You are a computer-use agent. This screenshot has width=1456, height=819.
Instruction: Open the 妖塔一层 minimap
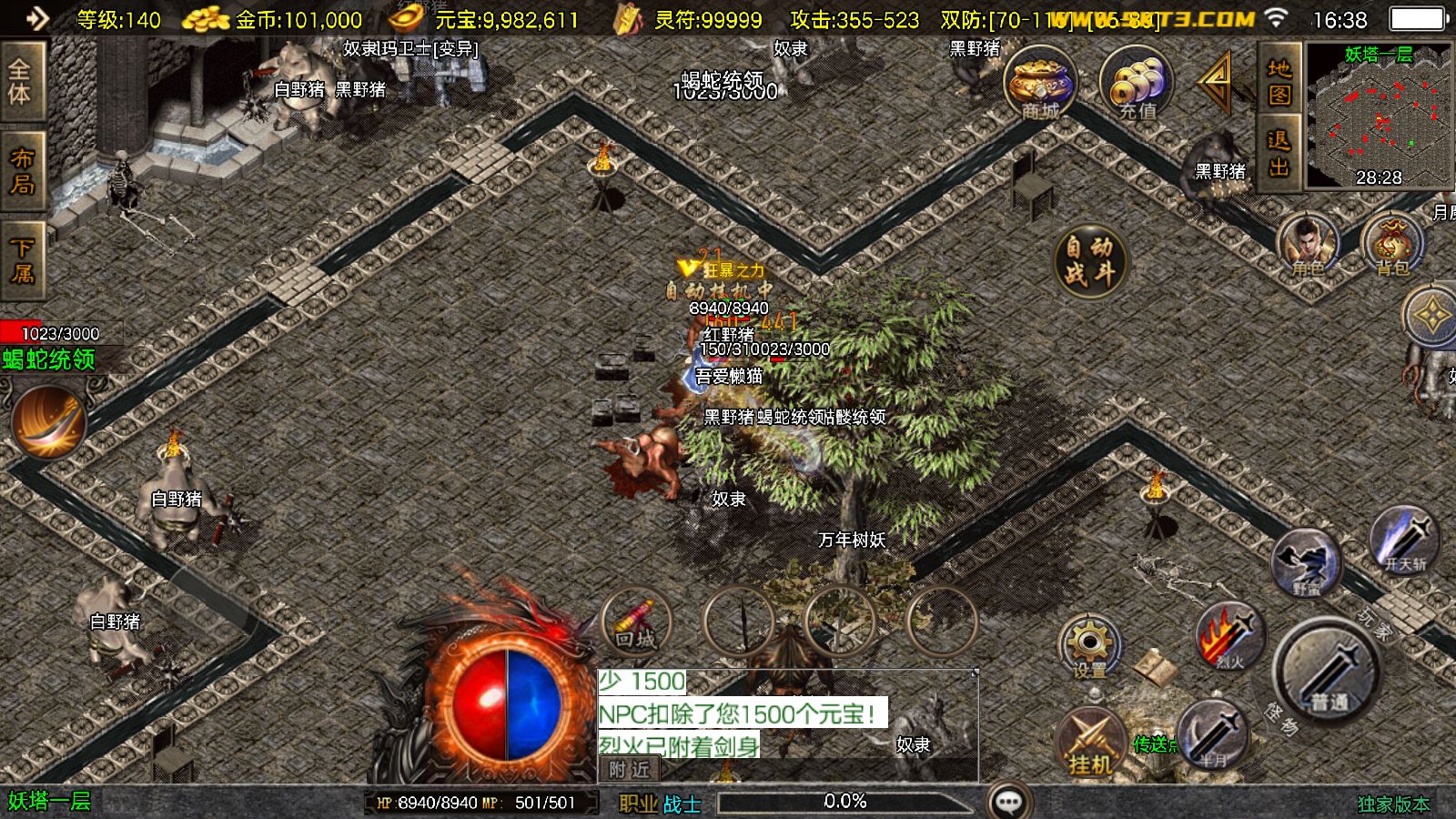point(1378,115)
